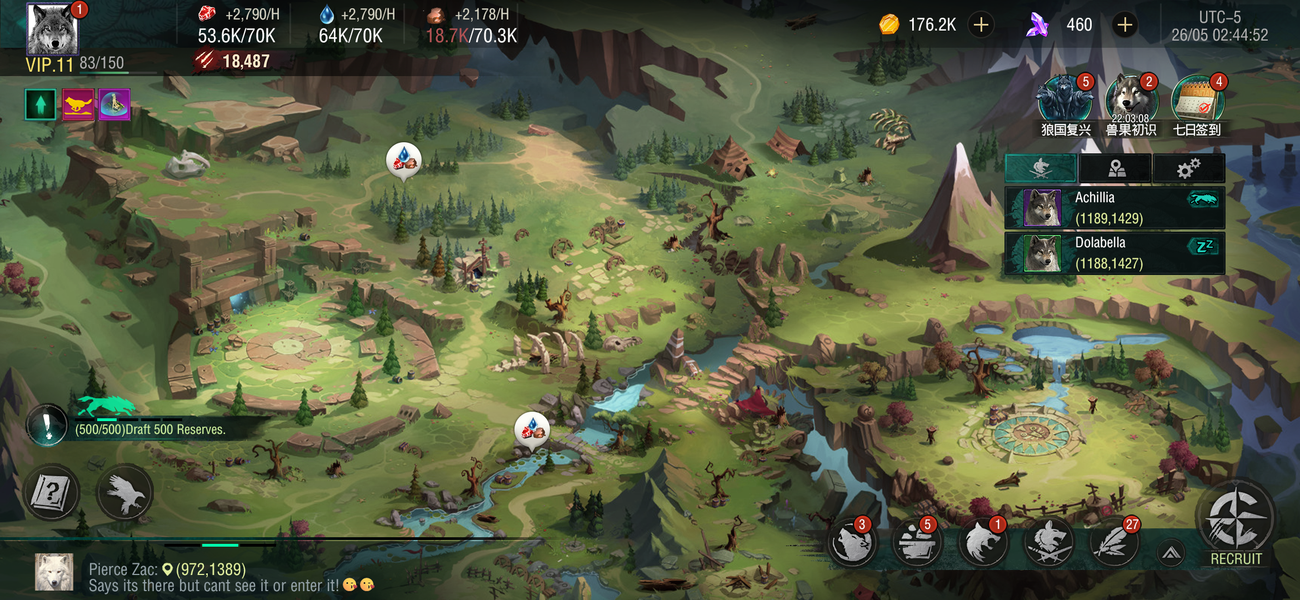The image size is (1300, 600).
Task: Click the green up-arrow buff icon
Action: pos(41,105)
